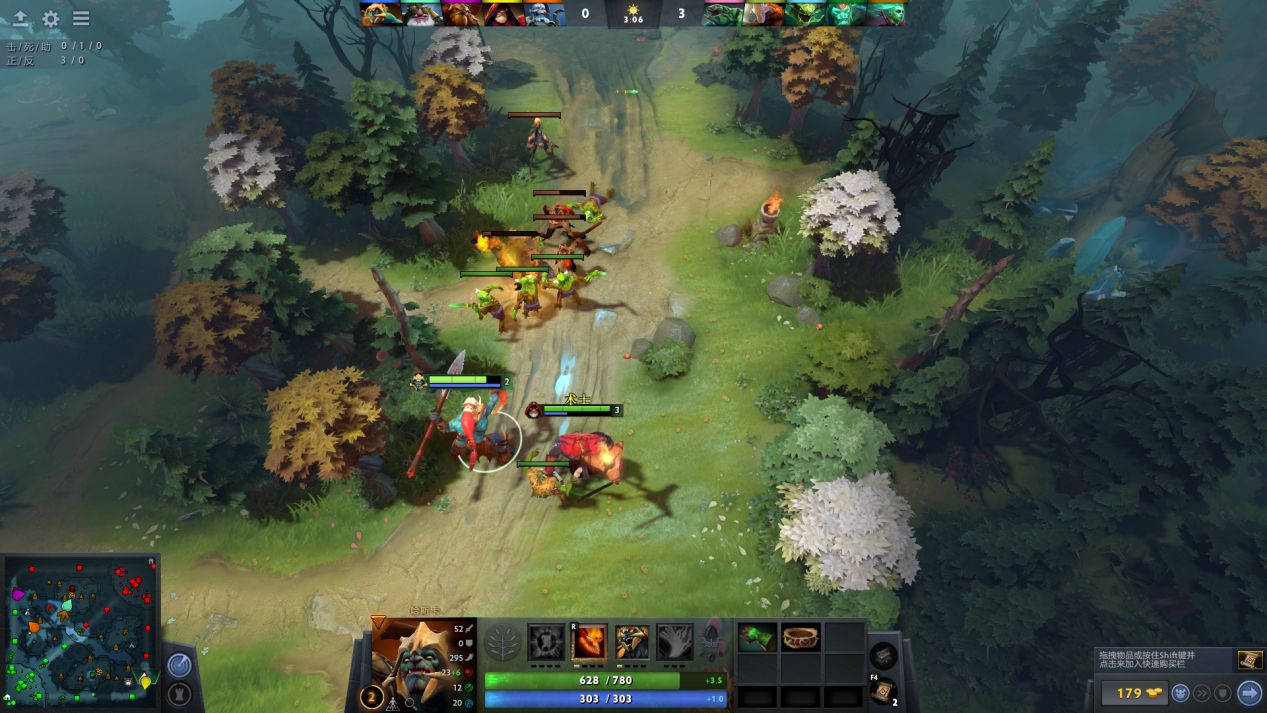Click the upward arrow dashboard button
Screen dimensions: 1267x713
point(20,19)
